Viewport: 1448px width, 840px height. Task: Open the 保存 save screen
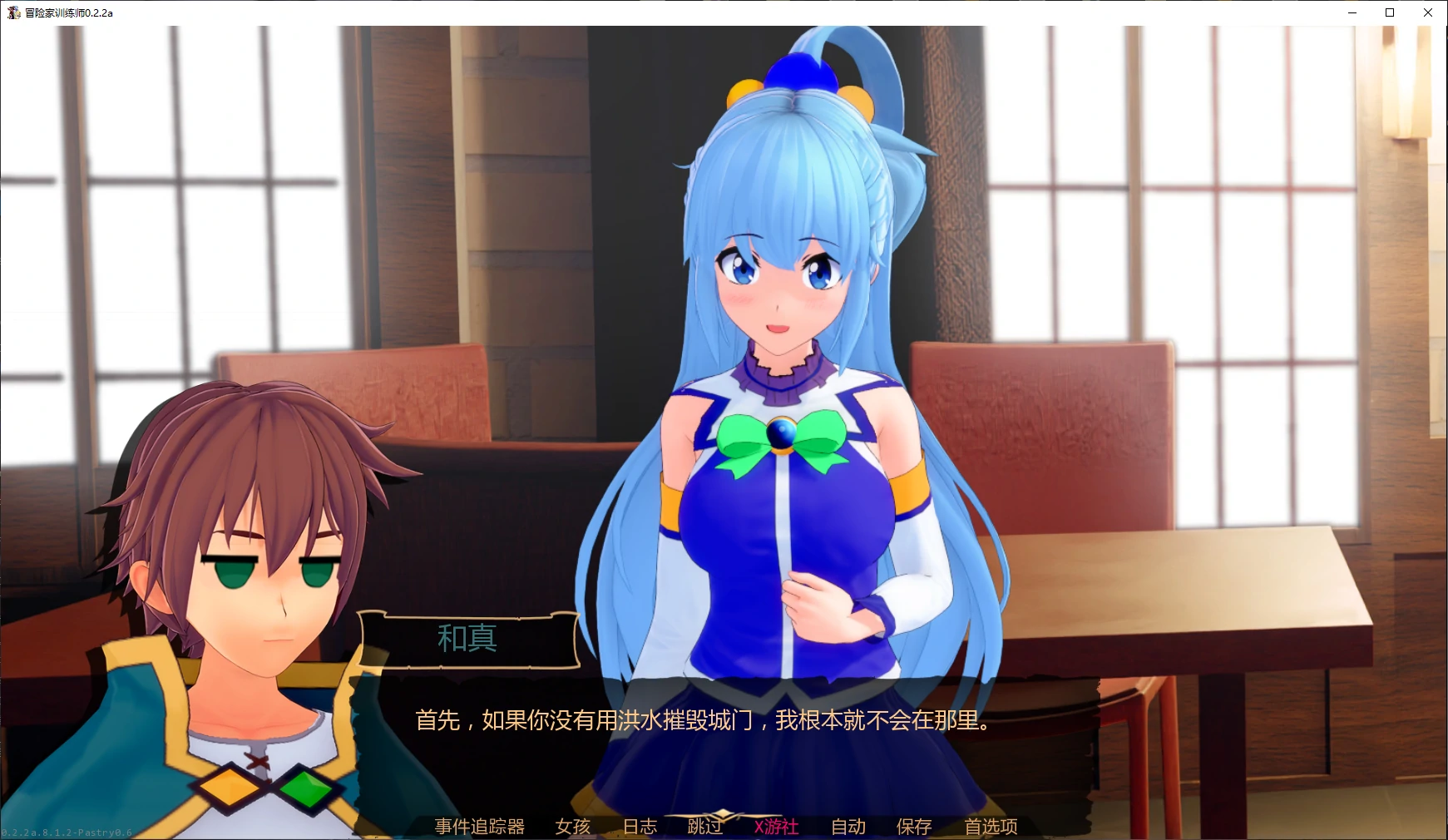[x=912, y=828]
